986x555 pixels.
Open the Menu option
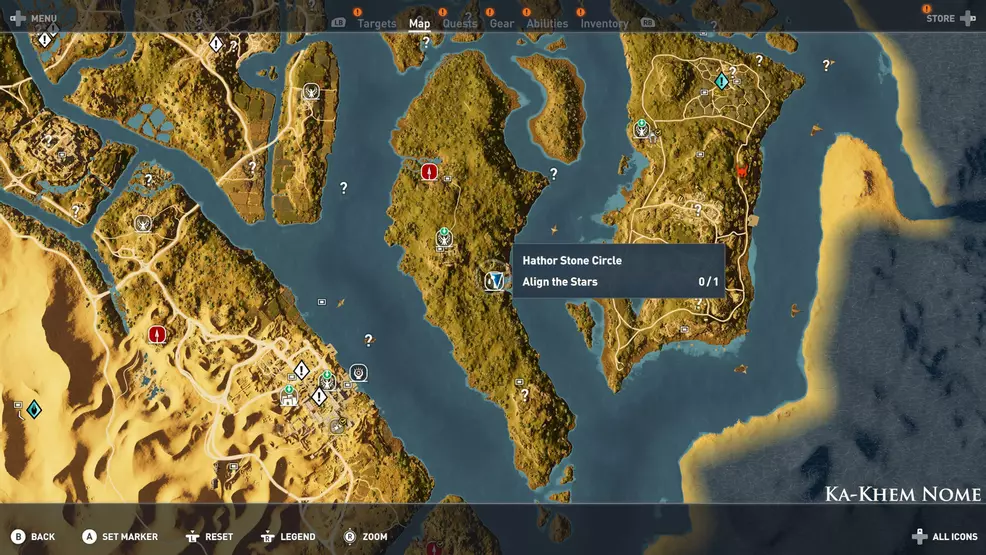pos(34,18)
